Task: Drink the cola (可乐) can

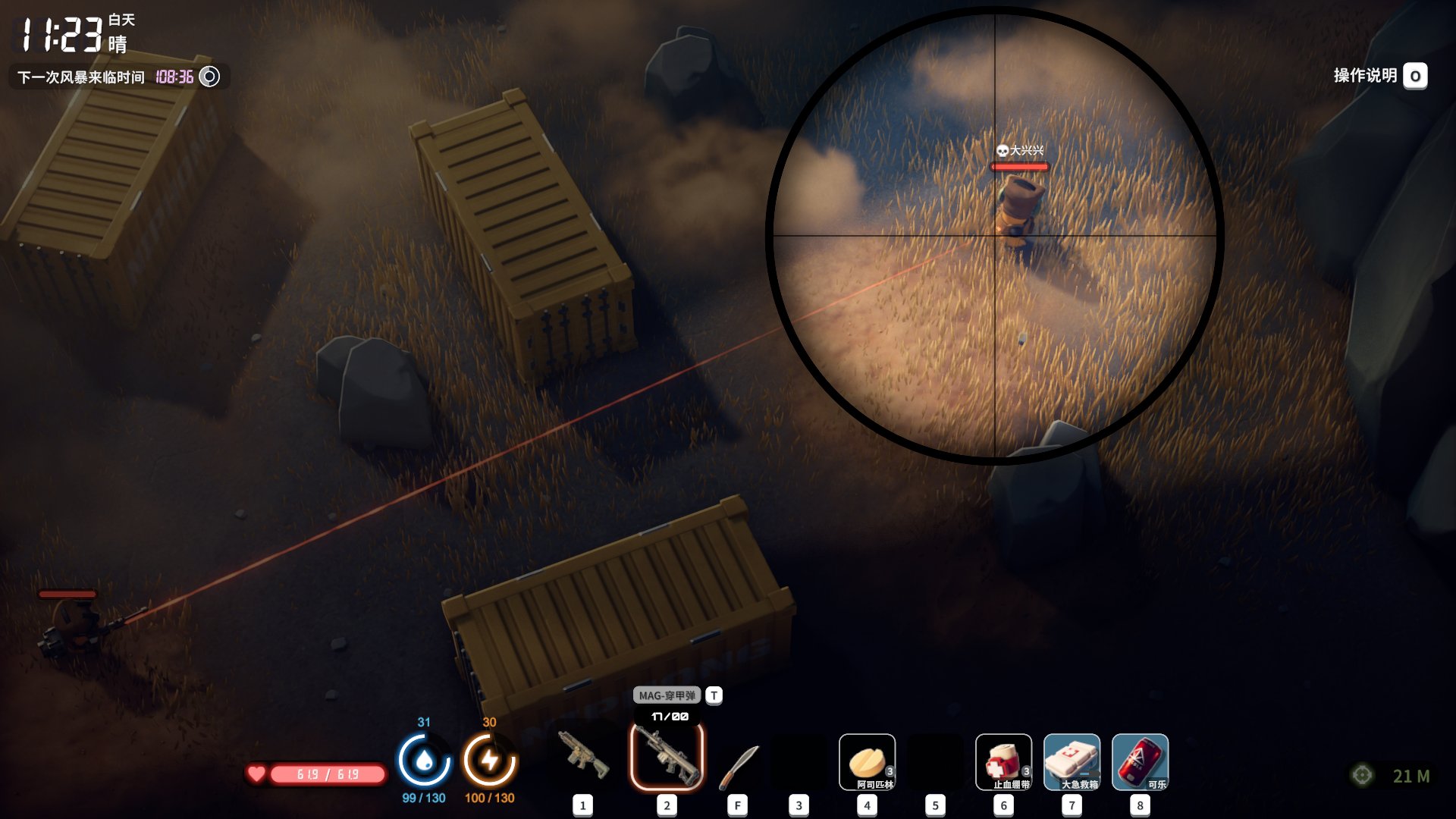Action: click(x=1140, y=762)
